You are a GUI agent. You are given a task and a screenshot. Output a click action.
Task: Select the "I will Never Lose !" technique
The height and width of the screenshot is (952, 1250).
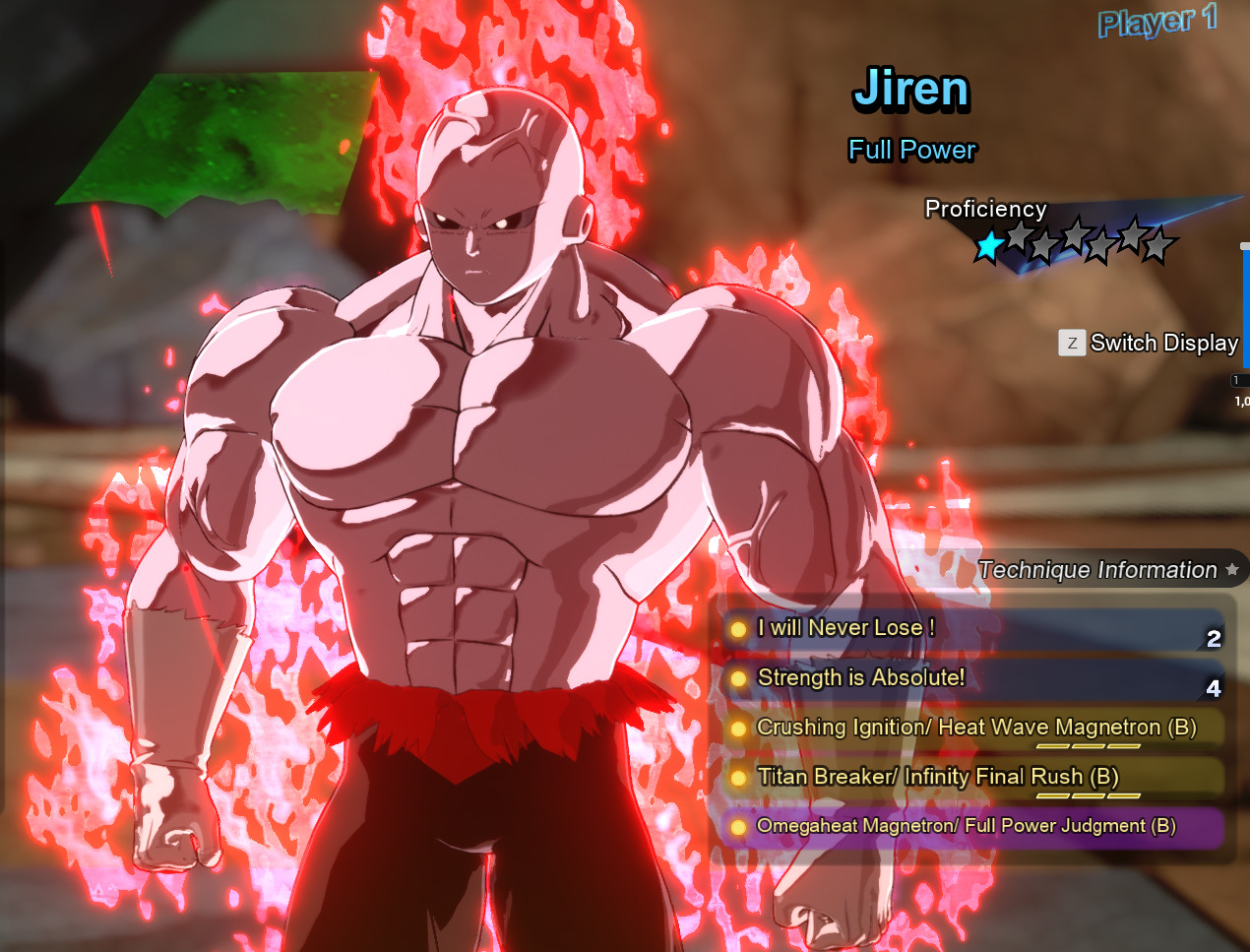[x=846, y=628]
